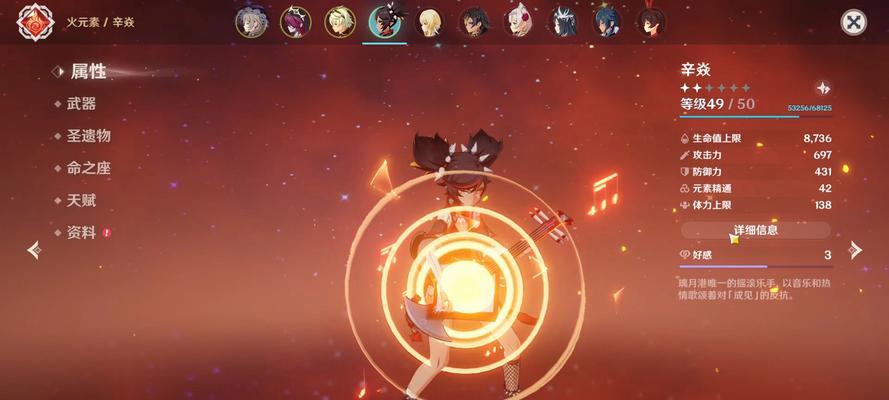
Task: Open the 圣遗物 artifacts menu entry
Action: click(x=88, y=136)
